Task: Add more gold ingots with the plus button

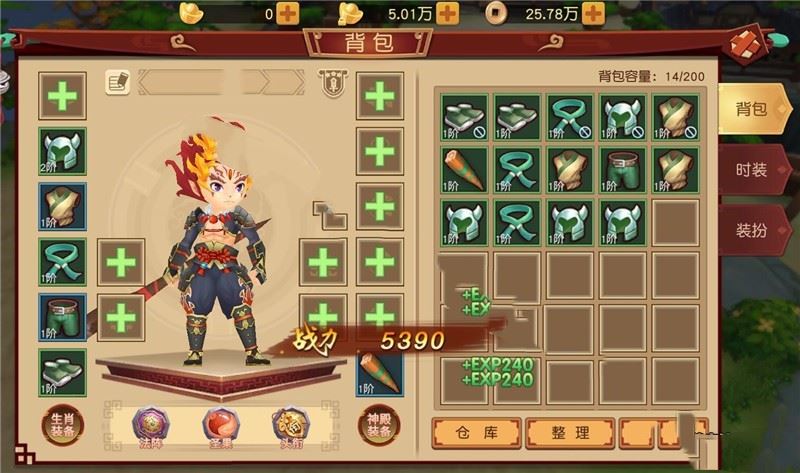Action: coord(288,13)
